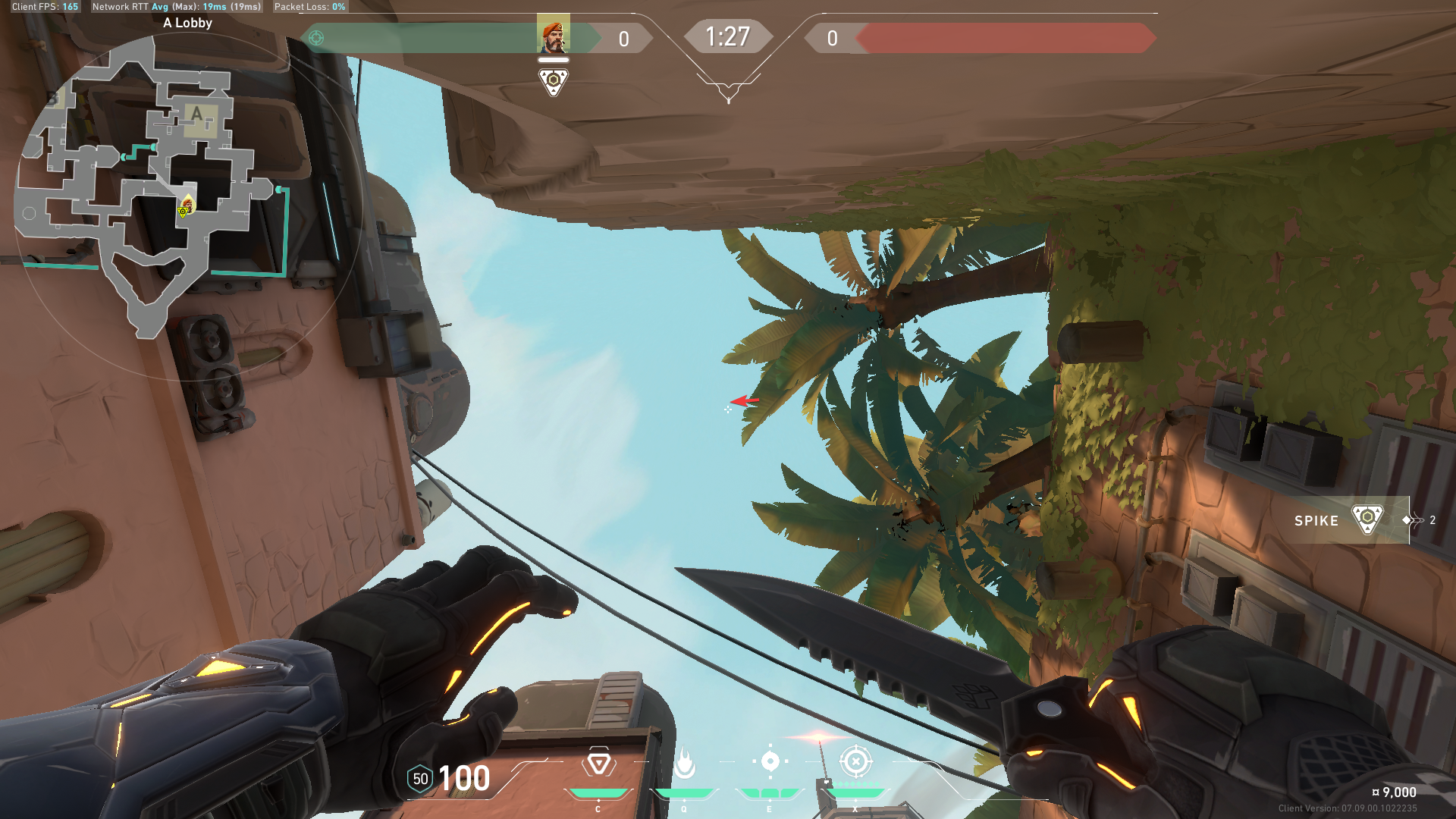Activate the Stim Beacon ability icon

[x=598, y=763]
